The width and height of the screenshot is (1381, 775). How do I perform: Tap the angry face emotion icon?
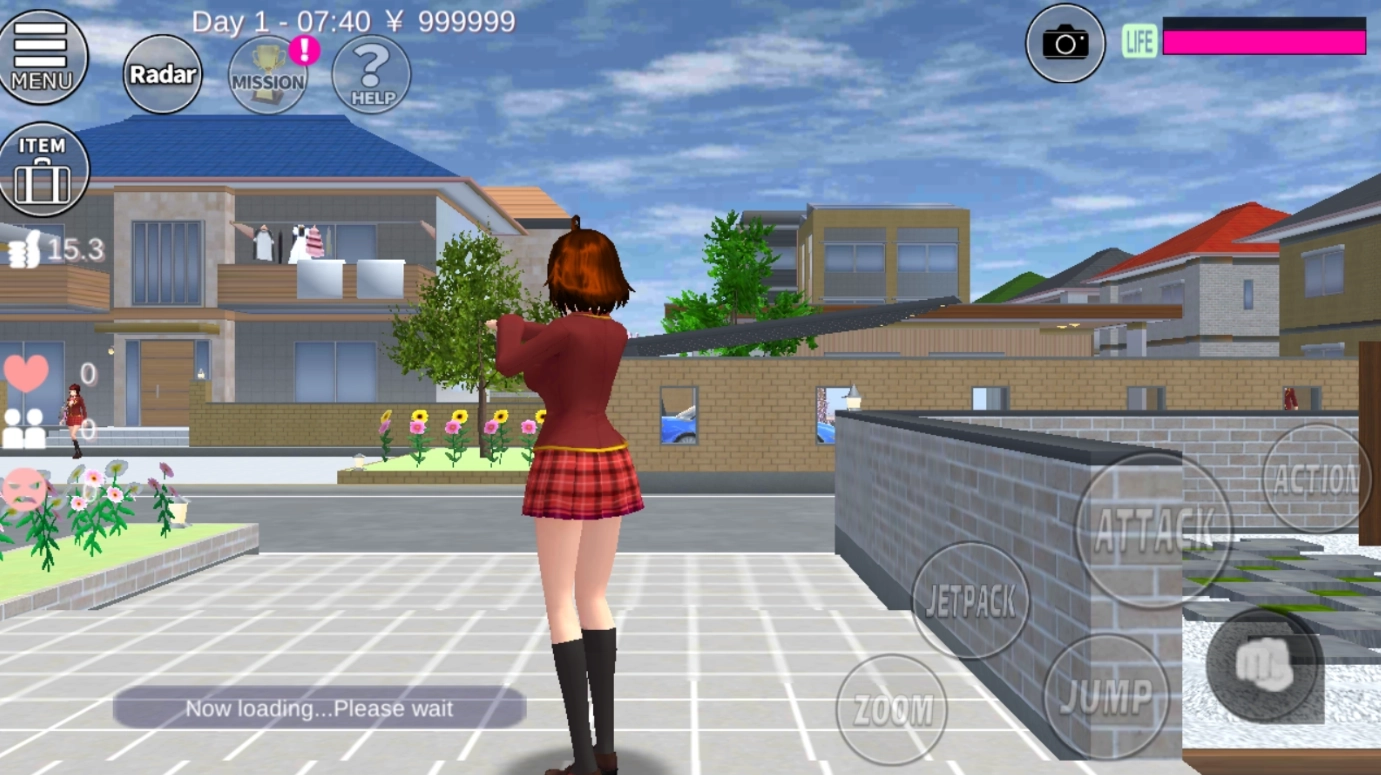click(x=24, y=489)
